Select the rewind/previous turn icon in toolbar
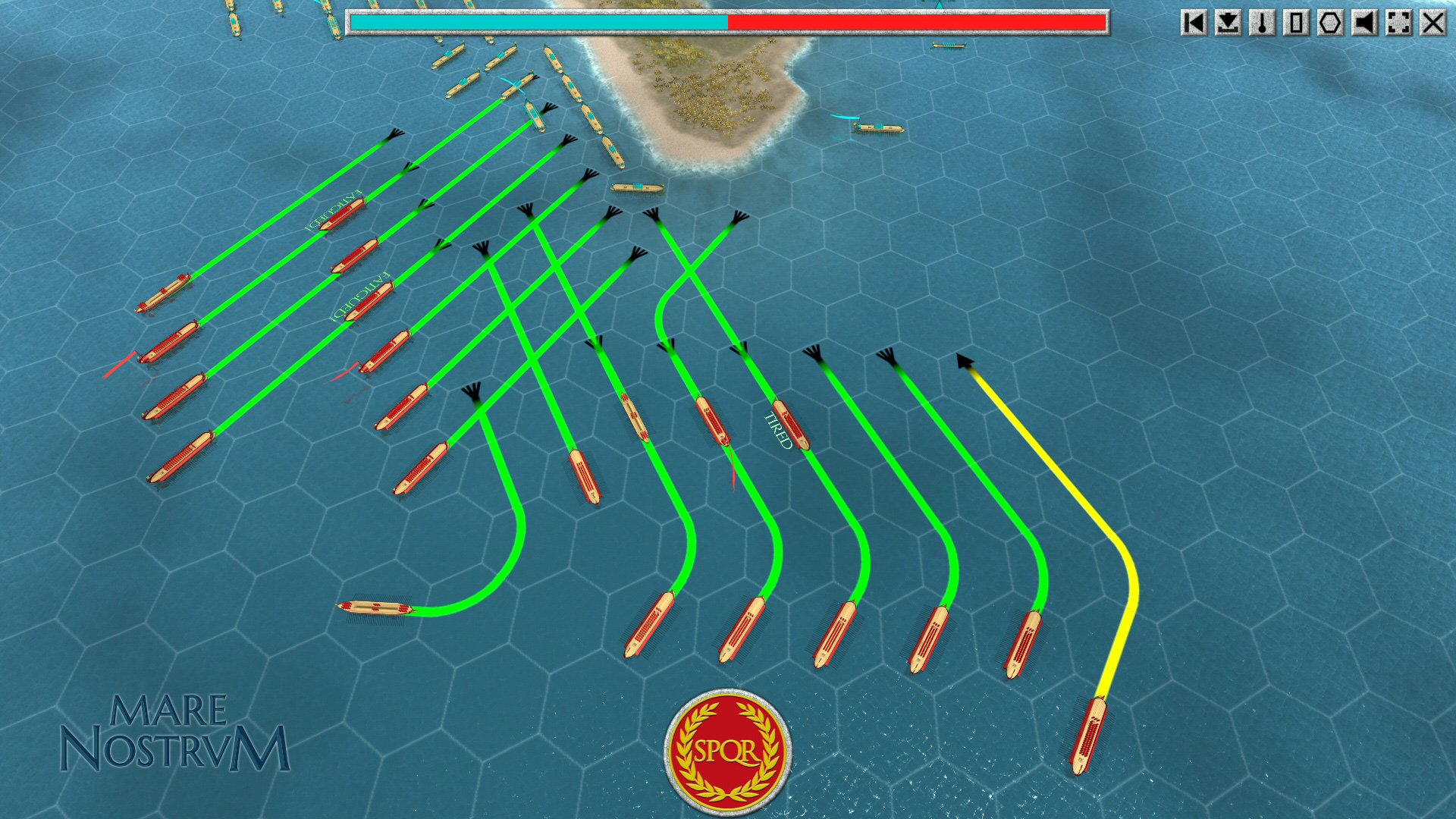This screenshot has width=1456, height=819. [x=1196, y=23]
